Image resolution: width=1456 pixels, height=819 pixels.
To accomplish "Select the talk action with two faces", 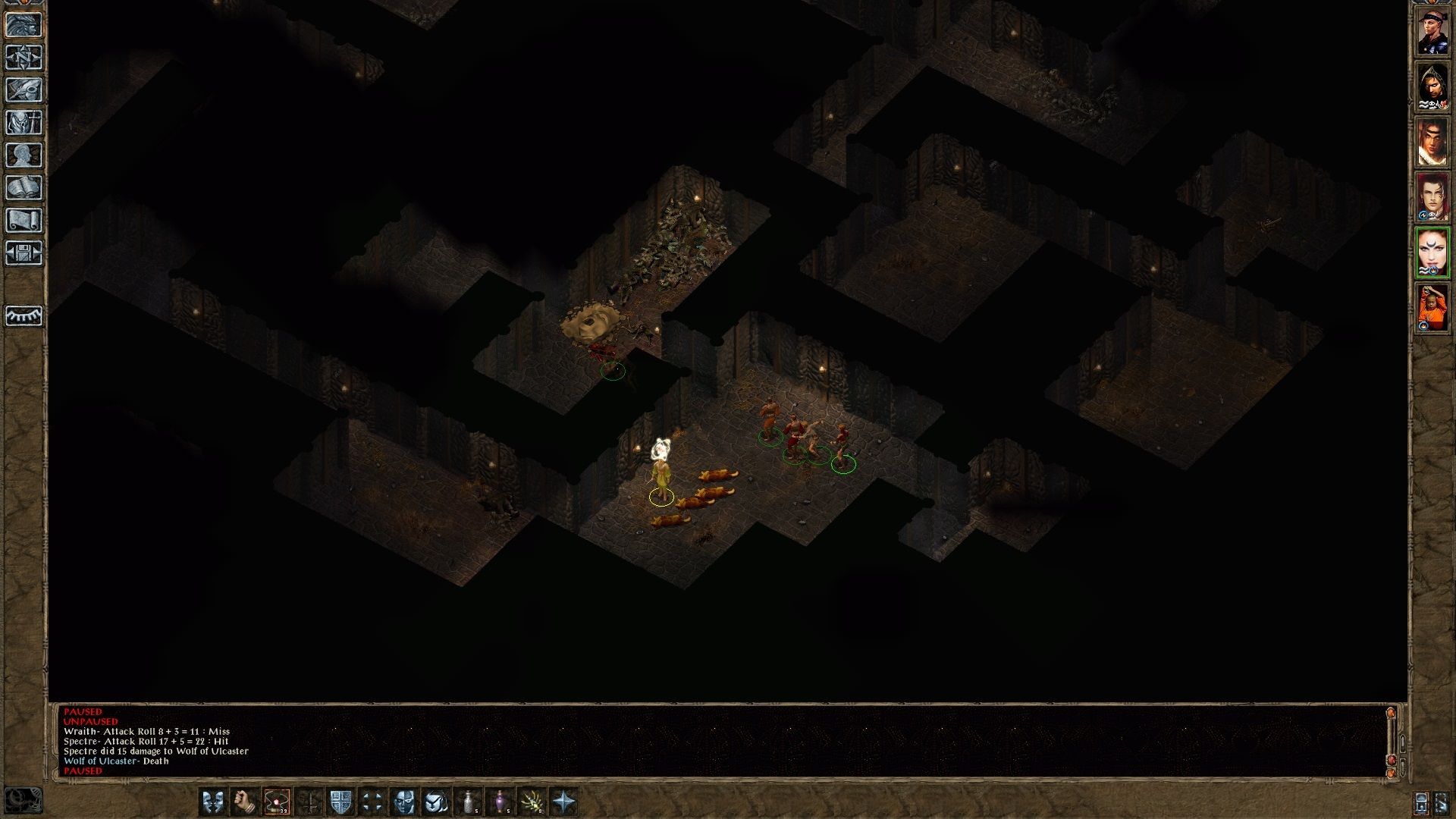I will (x=212, y=802).
